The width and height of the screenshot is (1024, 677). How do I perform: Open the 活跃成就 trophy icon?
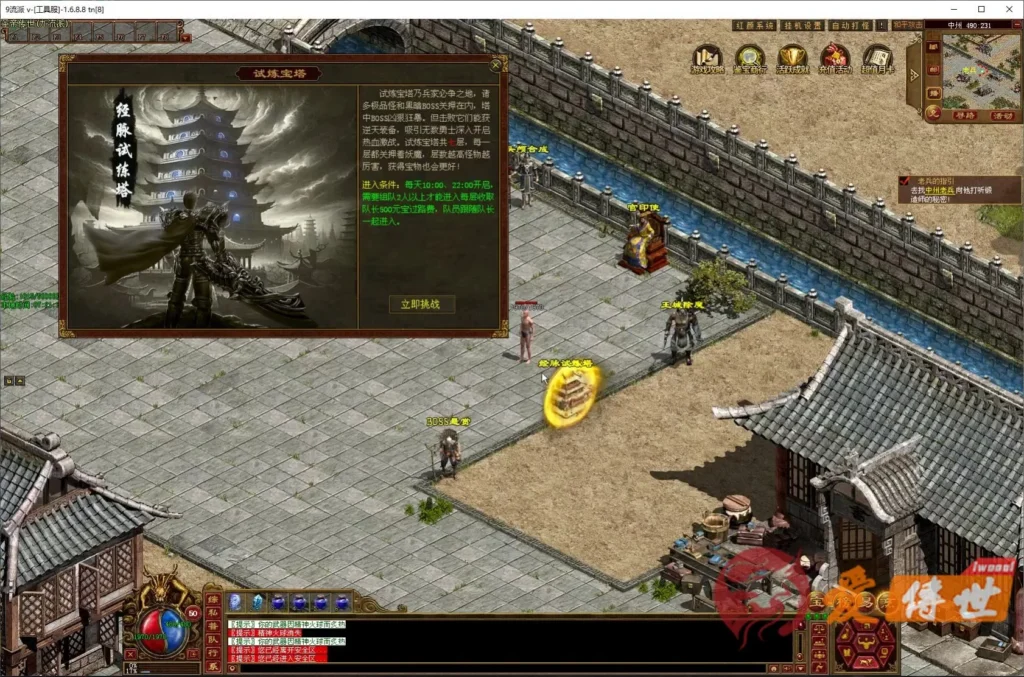792,57
